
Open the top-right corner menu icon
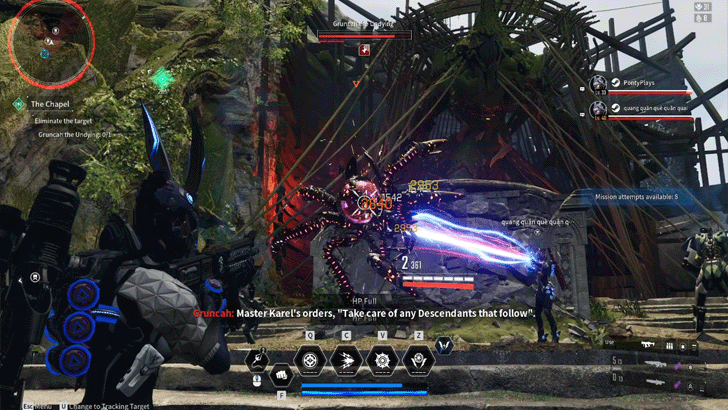click(x=715, y=7)
